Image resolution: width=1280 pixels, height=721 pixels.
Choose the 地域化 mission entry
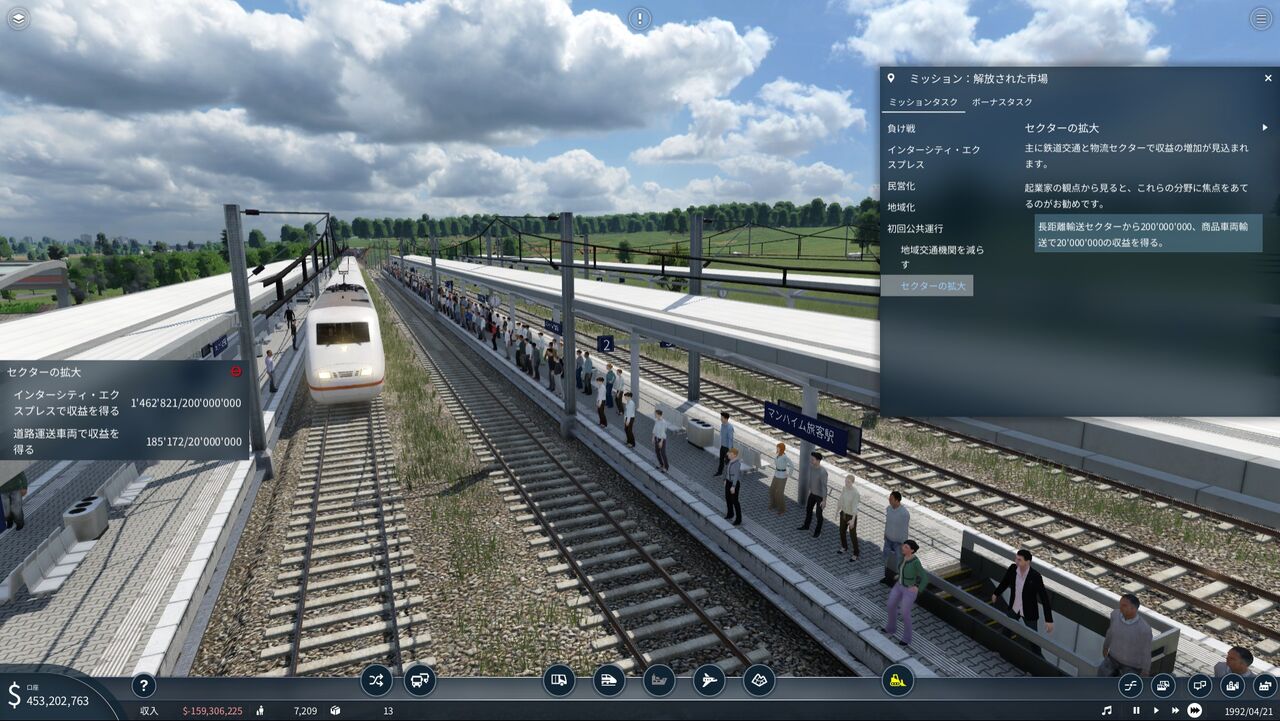coord(901,207)
